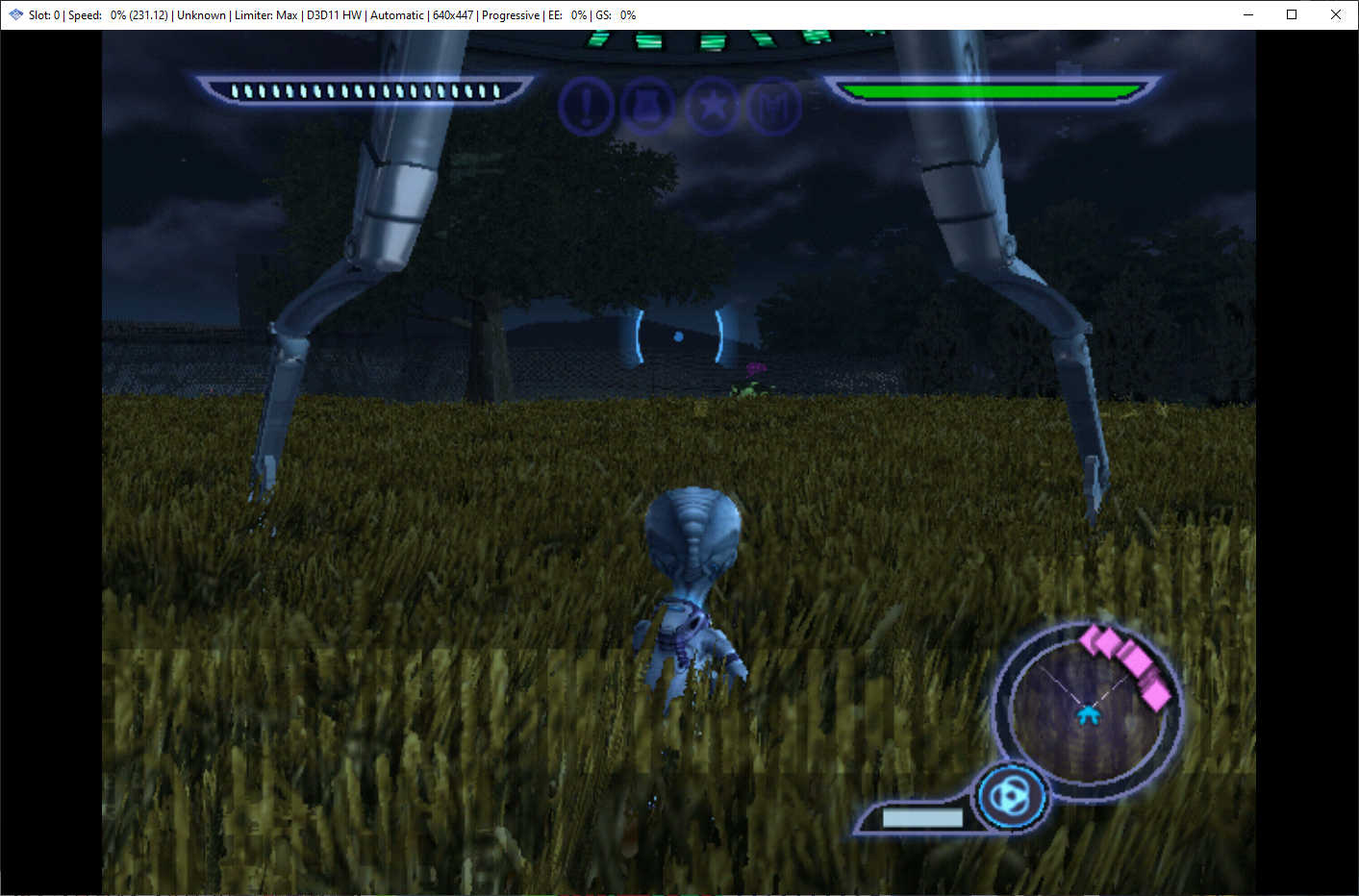
Task: Click the pink markers on the radar edge
Action: pos(1128,660)
